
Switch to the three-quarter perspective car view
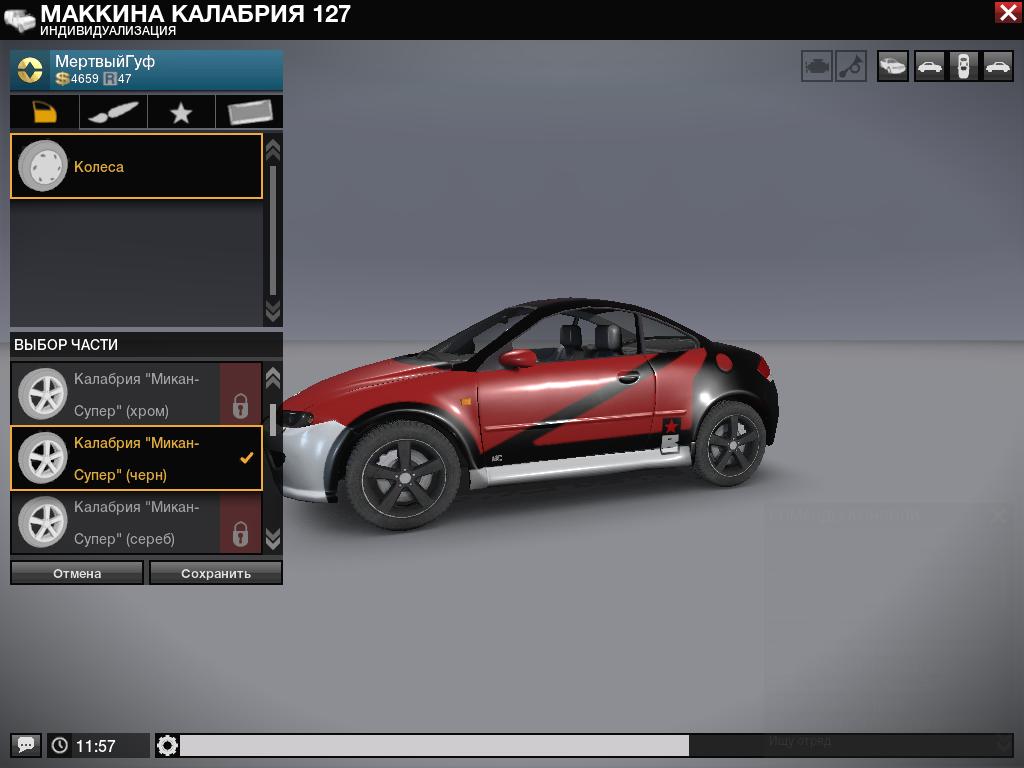[893, 67]
